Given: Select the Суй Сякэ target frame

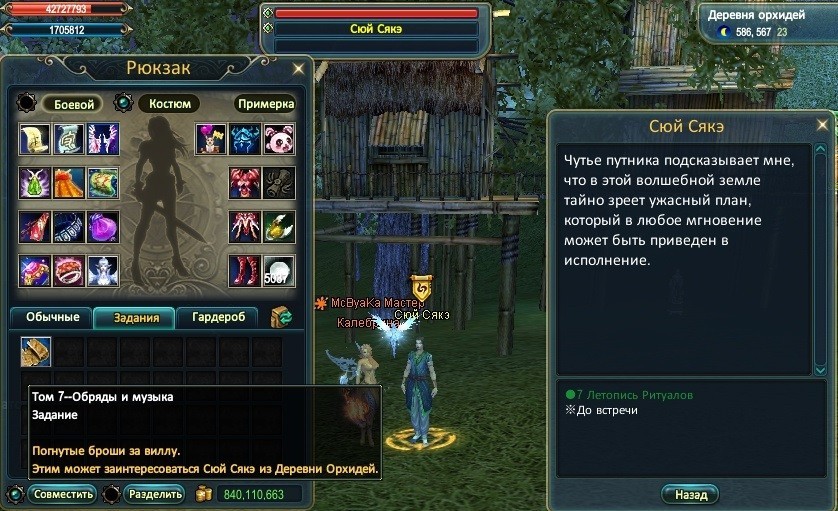Looking at the screenshot, I should 376,29.
